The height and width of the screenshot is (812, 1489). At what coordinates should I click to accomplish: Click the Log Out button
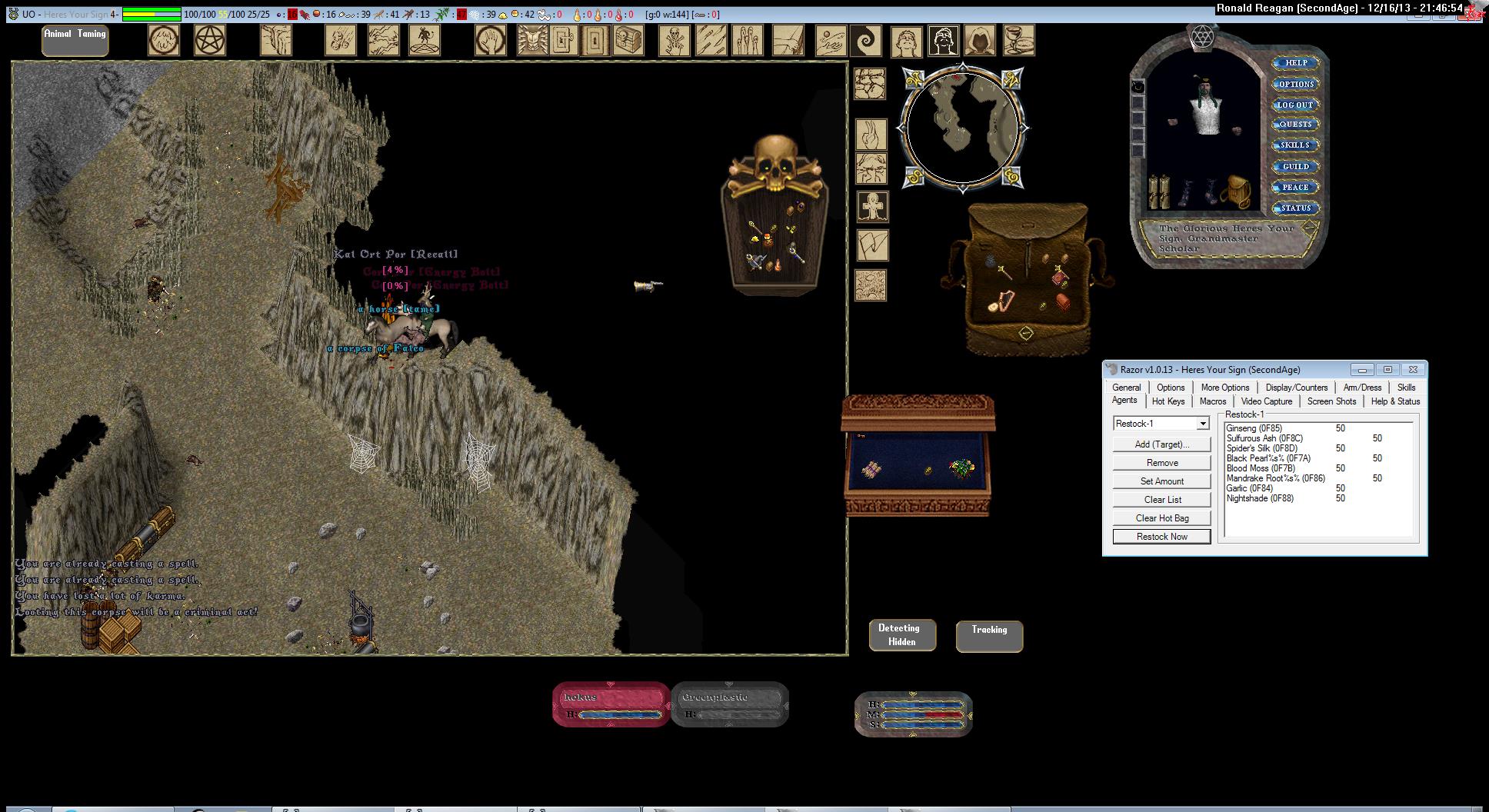(1295, 105)
